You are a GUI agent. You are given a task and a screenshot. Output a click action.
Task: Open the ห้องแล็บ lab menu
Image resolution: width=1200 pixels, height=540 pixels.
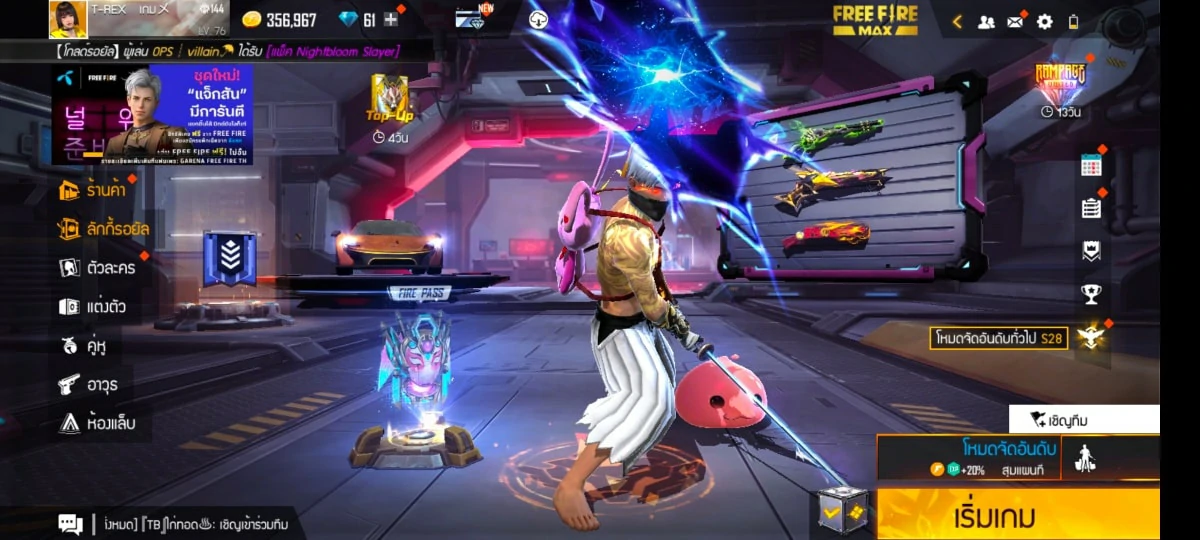(x=96, y=423)
